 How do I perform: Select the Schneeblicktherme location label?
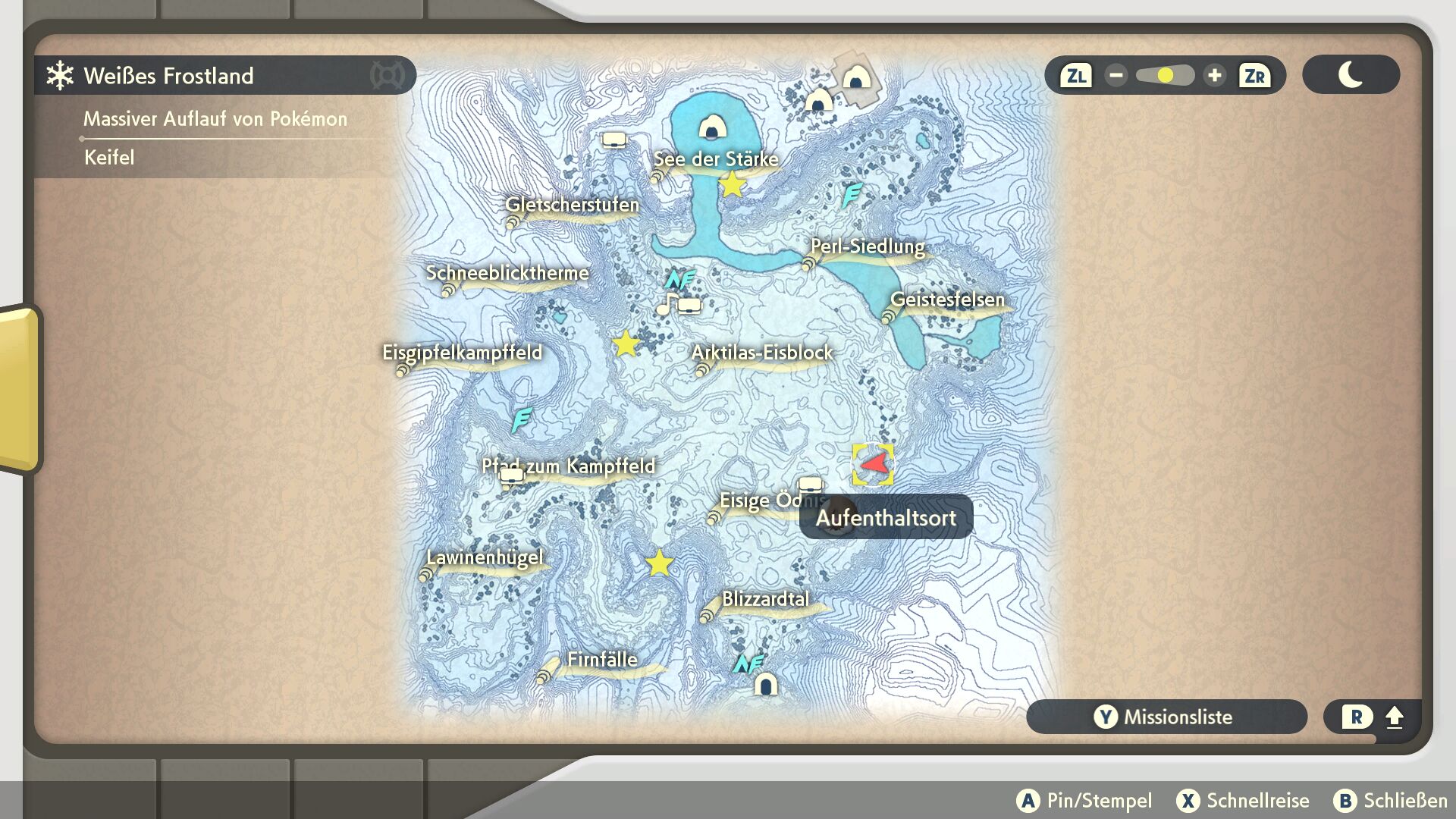pyautogui.click(x=507, y=273)
